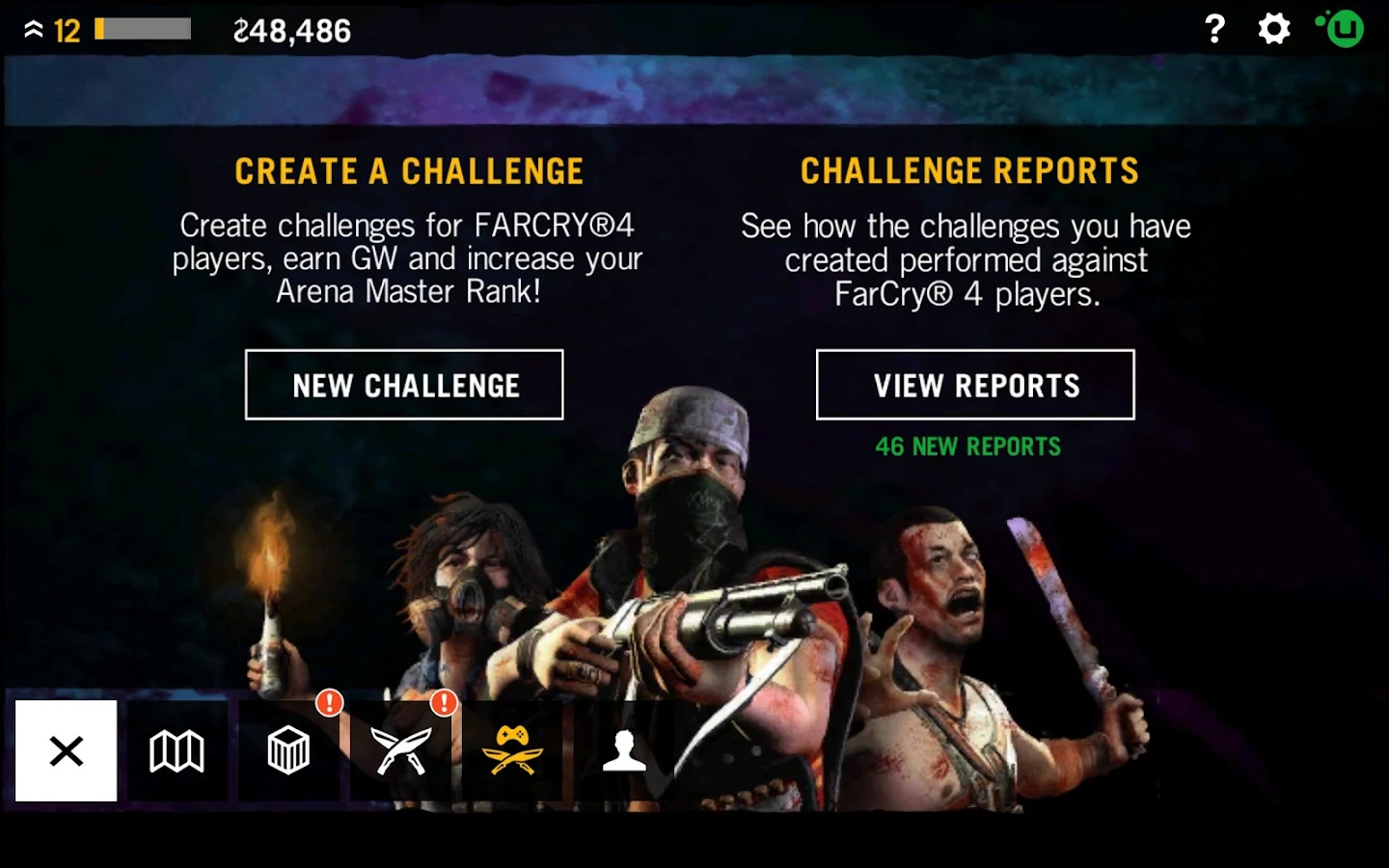Open the supply crate icon
This screenshot has height=868, width=1389.
pos(289,752)
